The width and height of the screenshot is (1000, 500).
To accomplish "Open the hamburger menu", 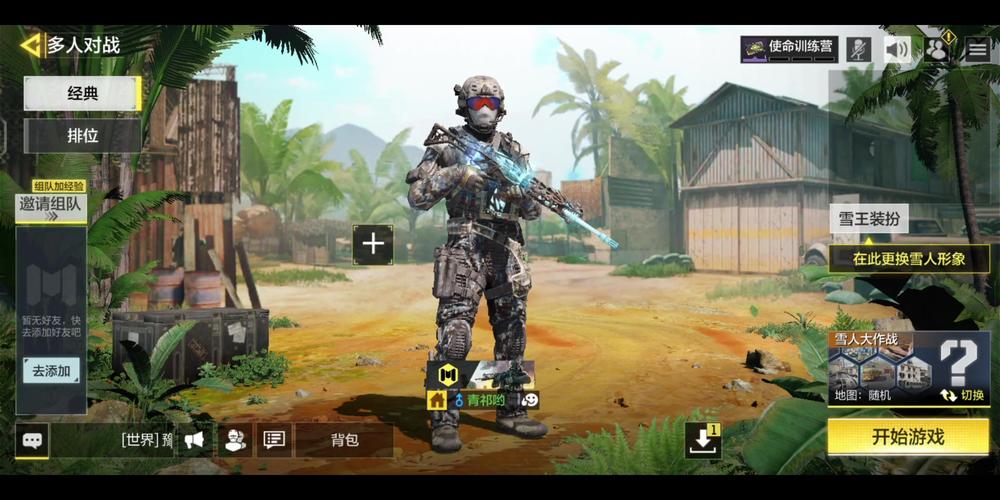I will [x=977, y=49].
